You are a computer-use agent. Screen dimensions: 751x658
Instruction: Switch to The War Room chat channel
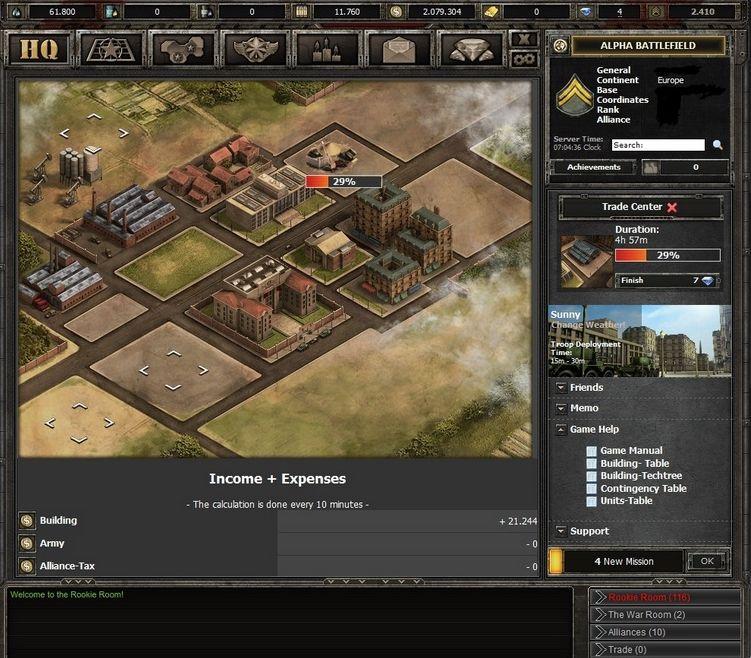click(x=646, y=615)
